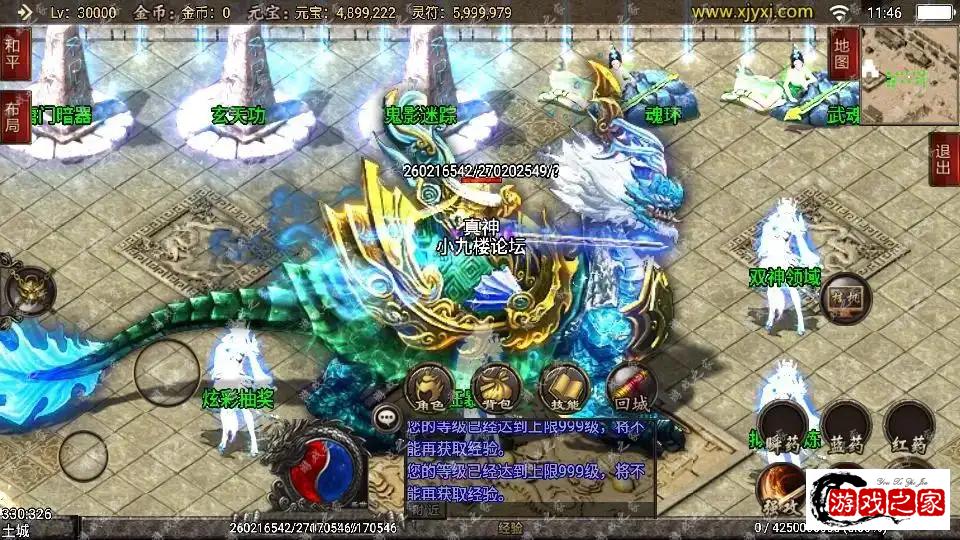The image size is (960, 540).
Task: Use the 回城 return-to-town scroll
Action: (631, 387)
